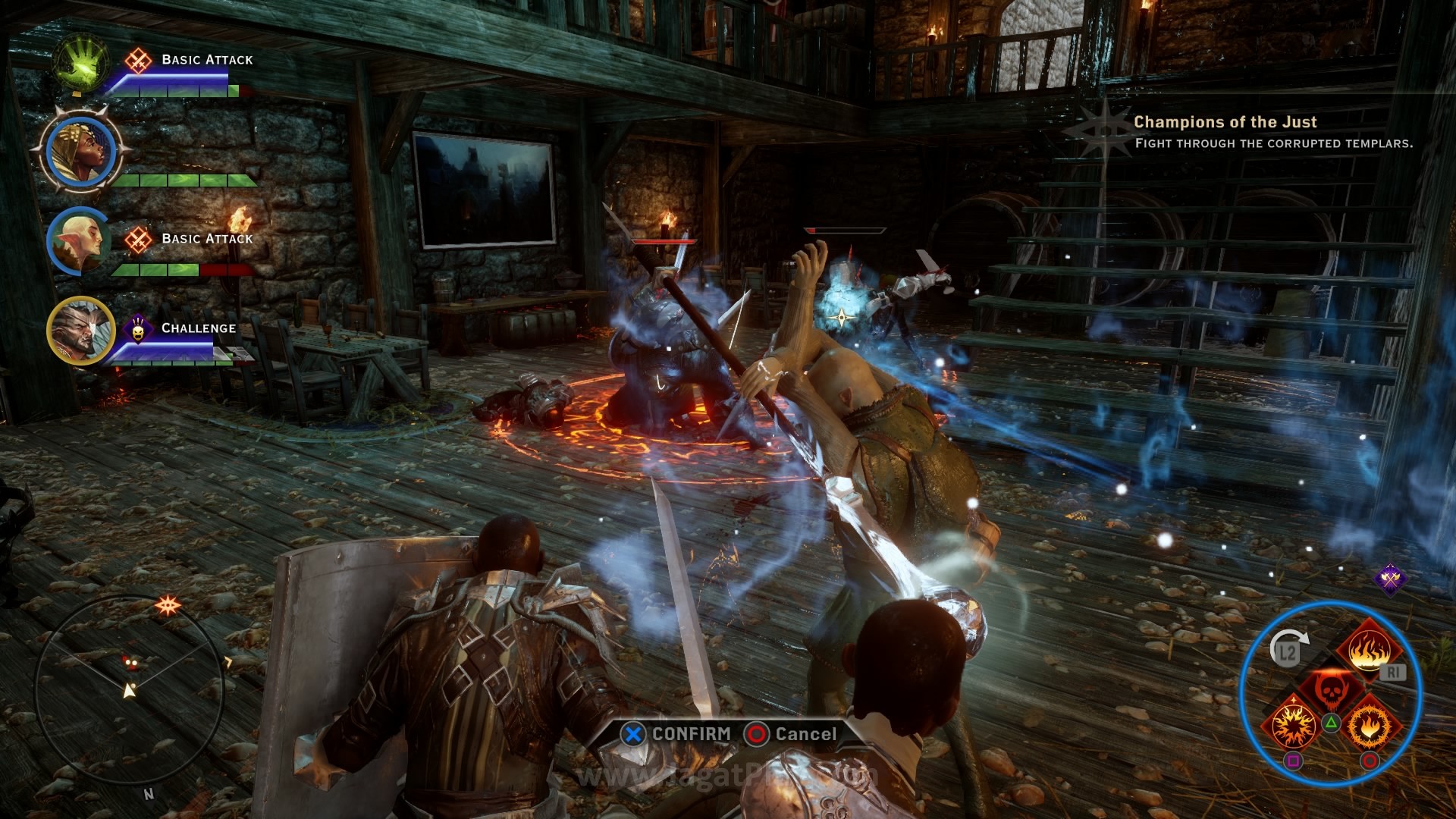Activate the flaming skull ability
This screenshot has height=819, width=1456.
(x=1330, y=689)
